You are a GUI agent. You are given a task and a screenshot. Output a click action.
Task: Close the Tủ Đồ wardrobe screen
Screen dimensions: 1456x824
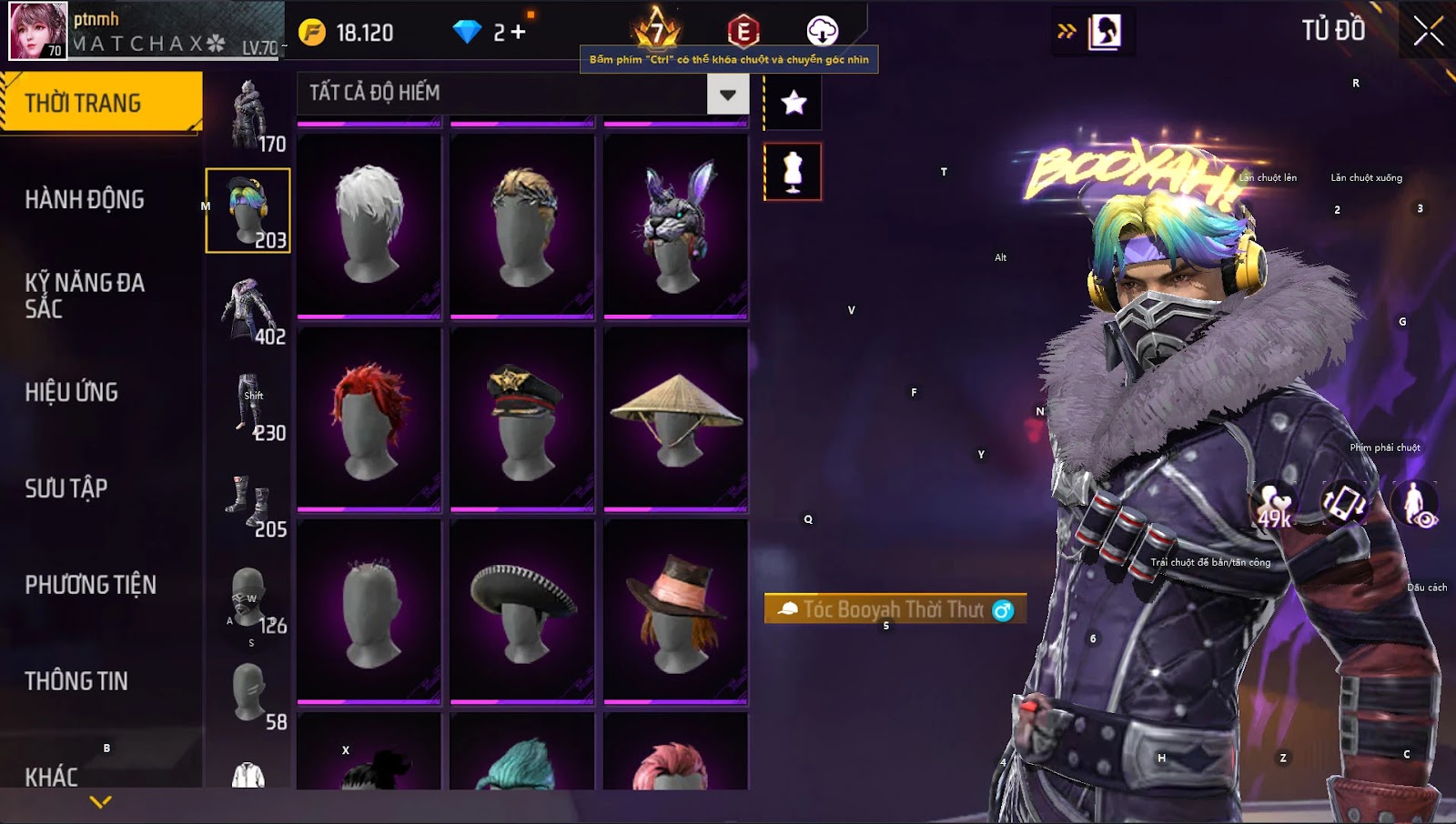(x=1428, y=31)
